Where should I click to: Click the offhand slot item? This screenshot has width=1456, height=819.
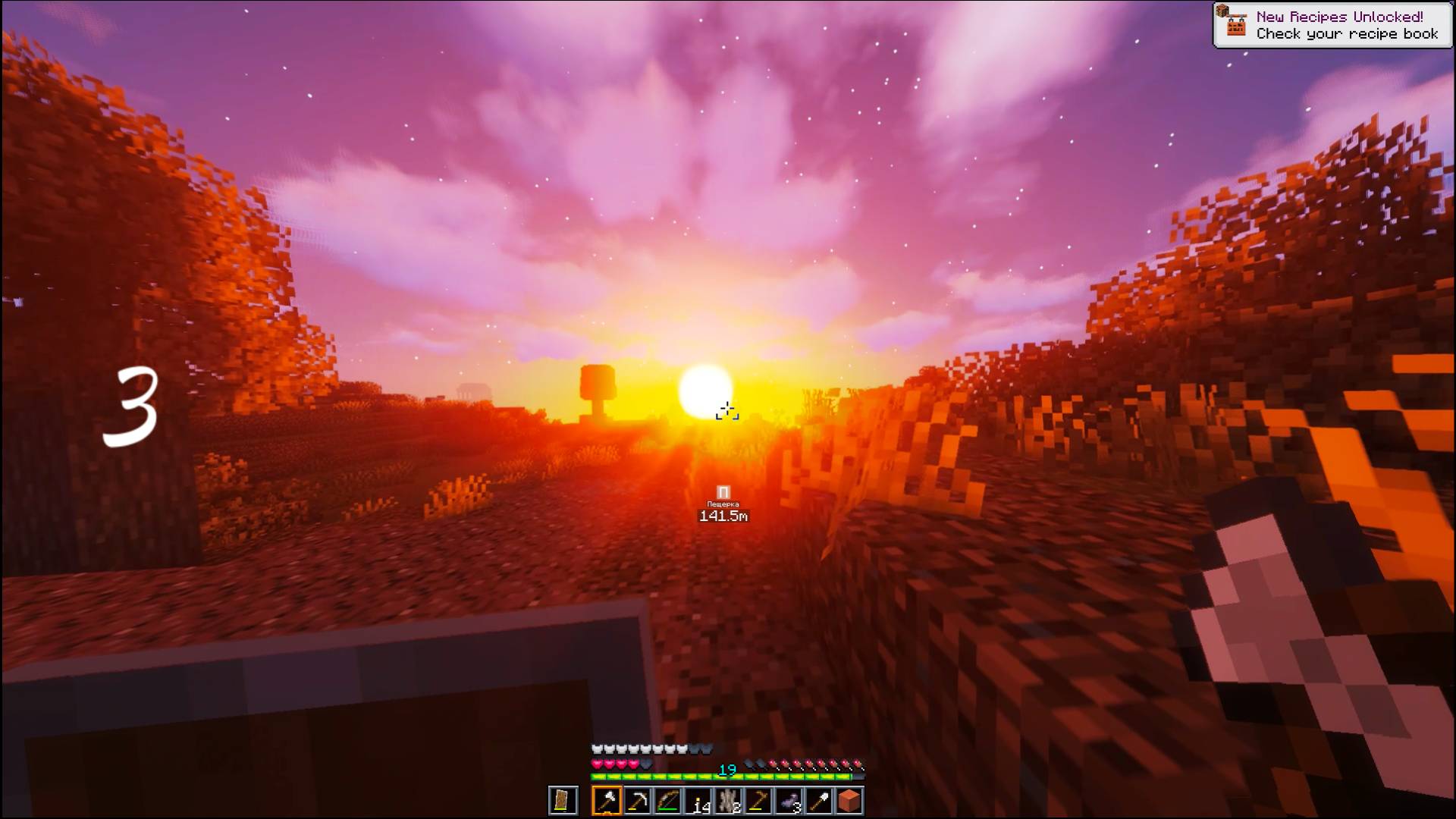(x=563, y=800)
